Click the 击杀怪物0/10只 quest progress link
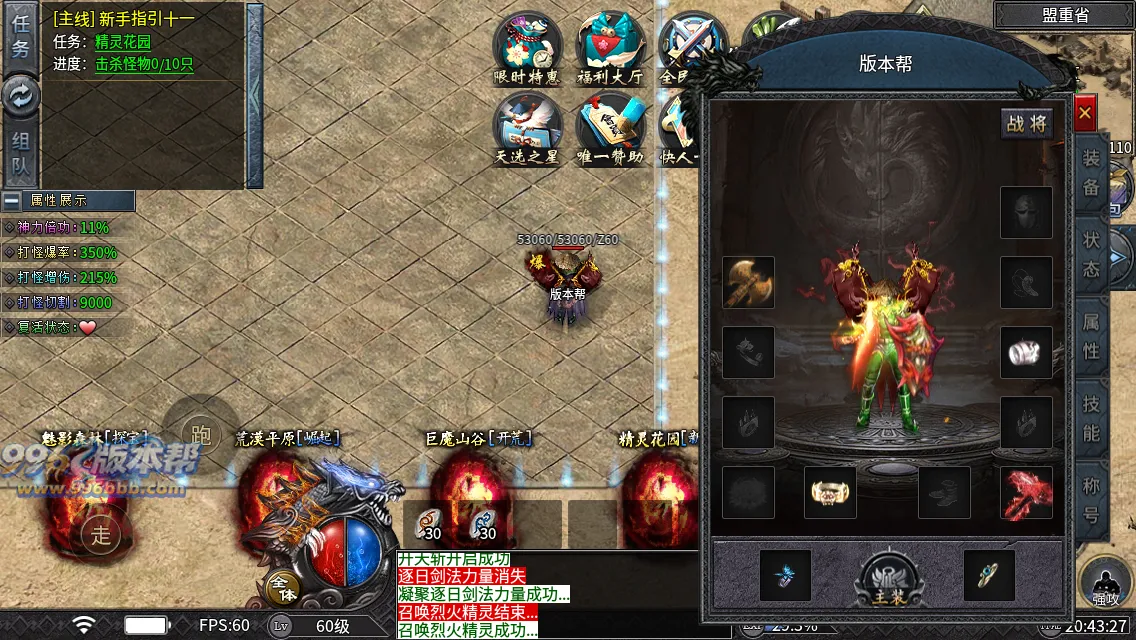Image resolution: width=1136 pixels, height=640 pixels. click(144, 64)
